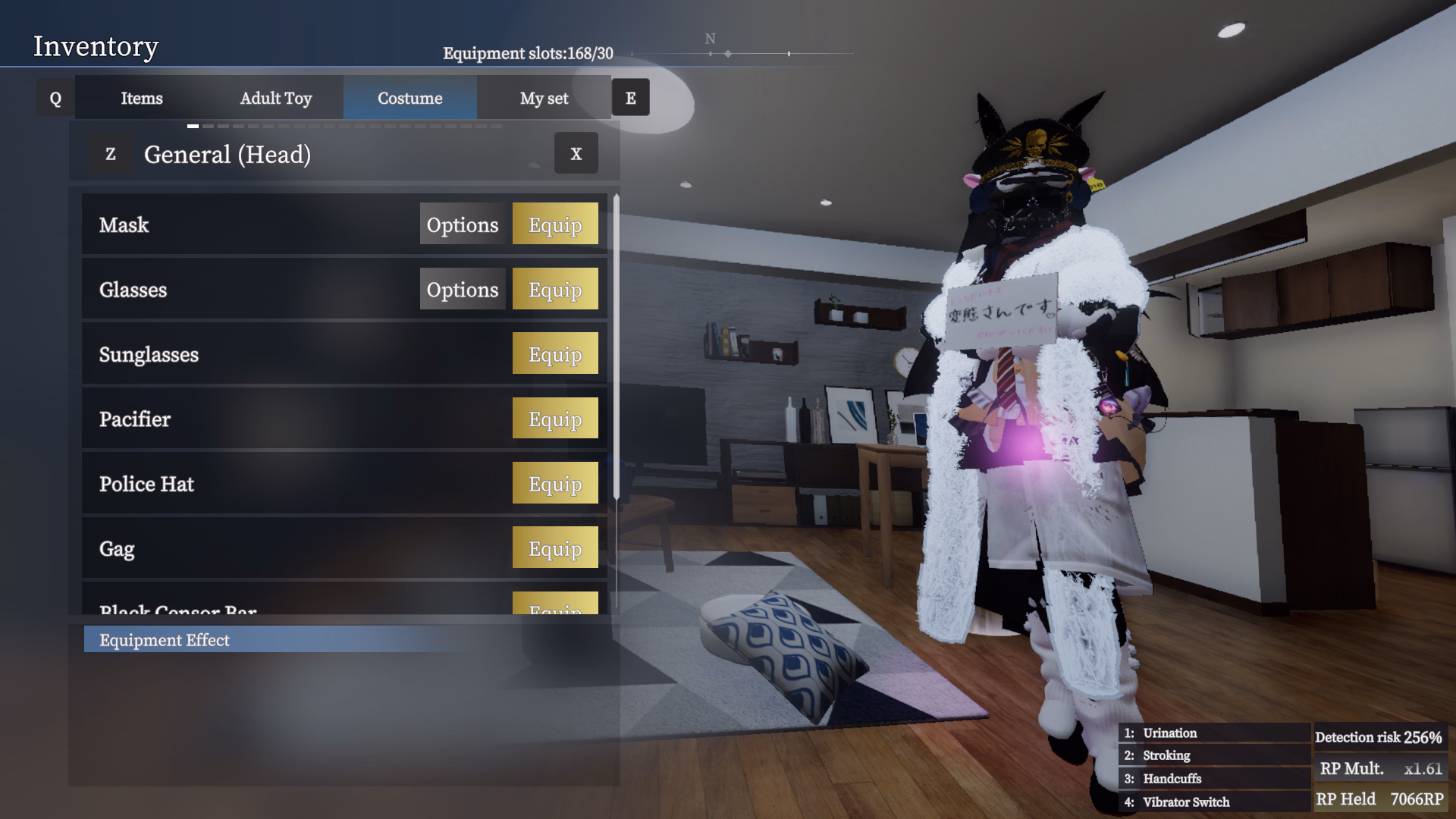Switch to the Items tab
Screen dimensions: 1456x819
tap(142, 99)
